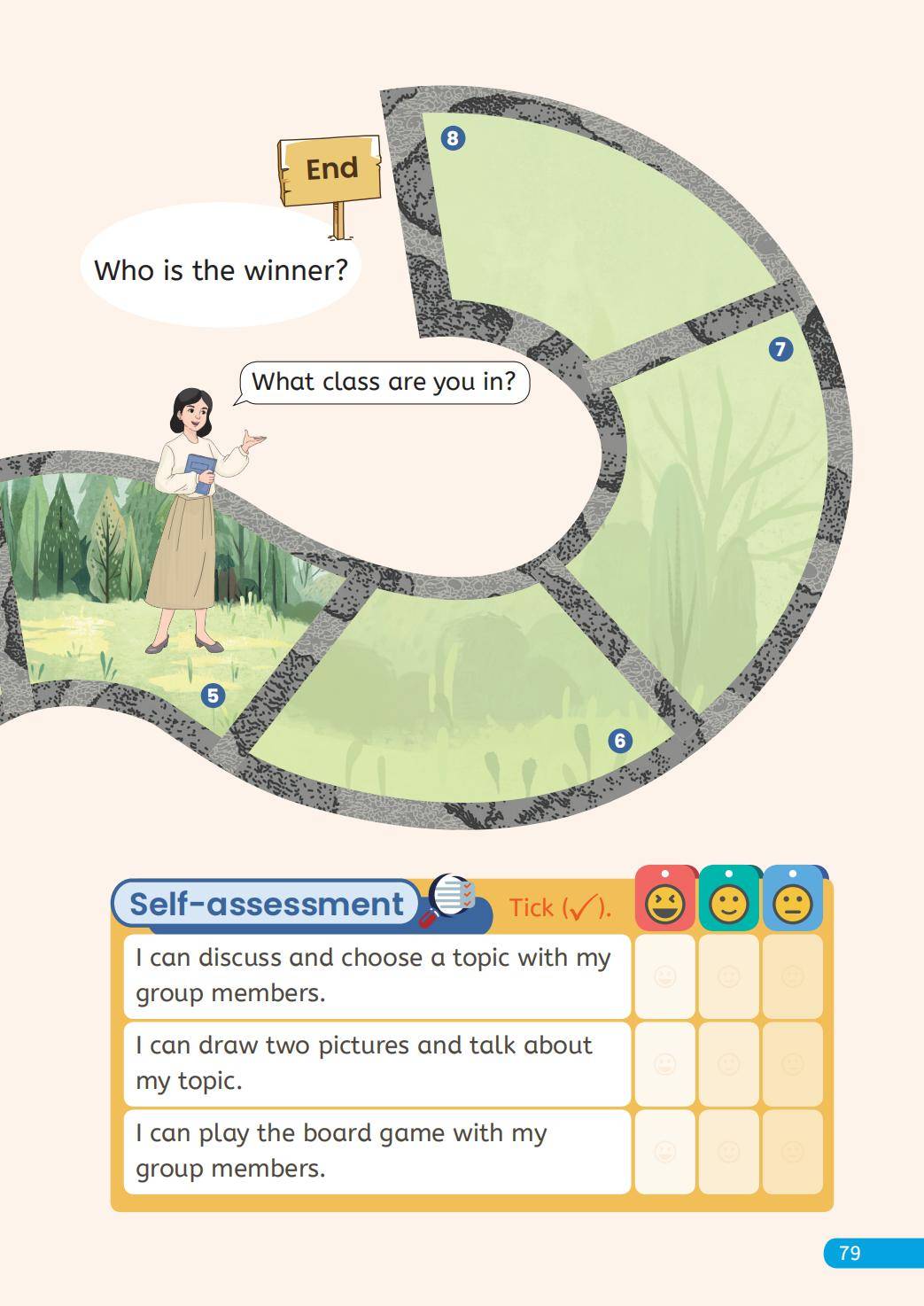The width and height of the screenshot is (924, 1306).
Task: Tick neutral face box for drawing two pictures
Action: (x=793, y=1064)
